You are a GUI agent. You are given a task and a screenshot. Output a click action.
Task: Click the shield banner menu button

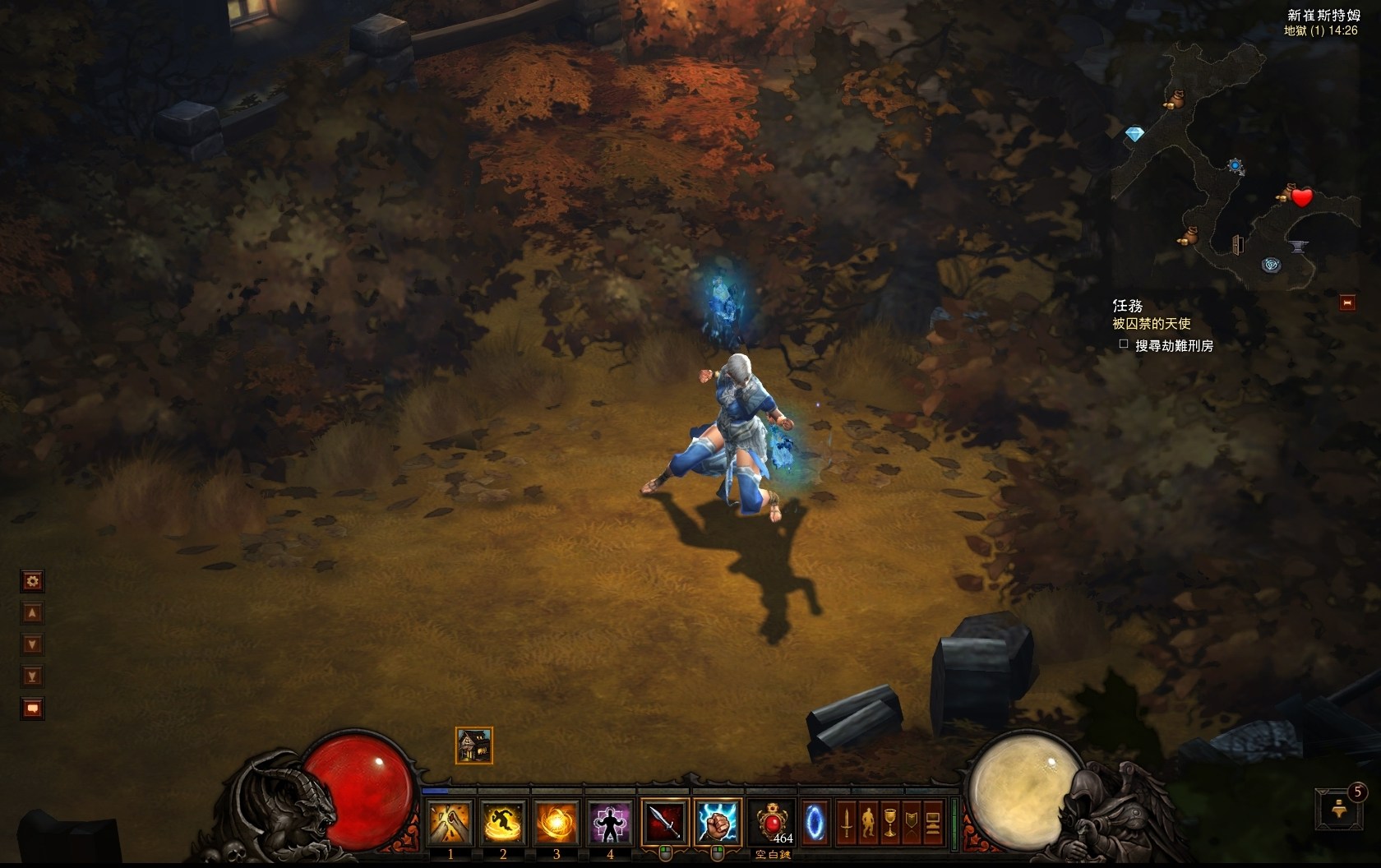912,822
